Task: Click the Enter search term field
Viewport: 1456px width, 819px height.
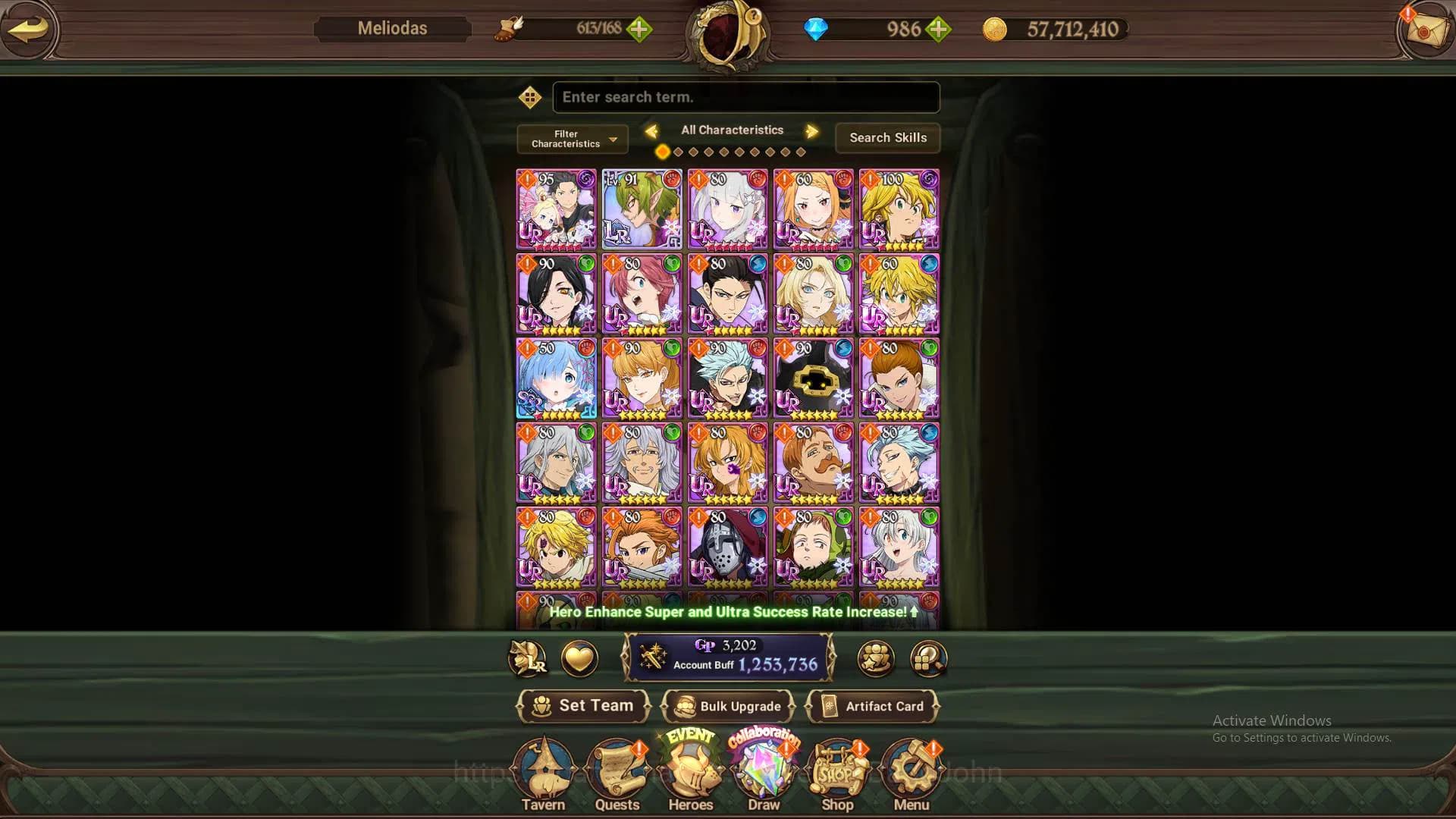Action: 745,97
